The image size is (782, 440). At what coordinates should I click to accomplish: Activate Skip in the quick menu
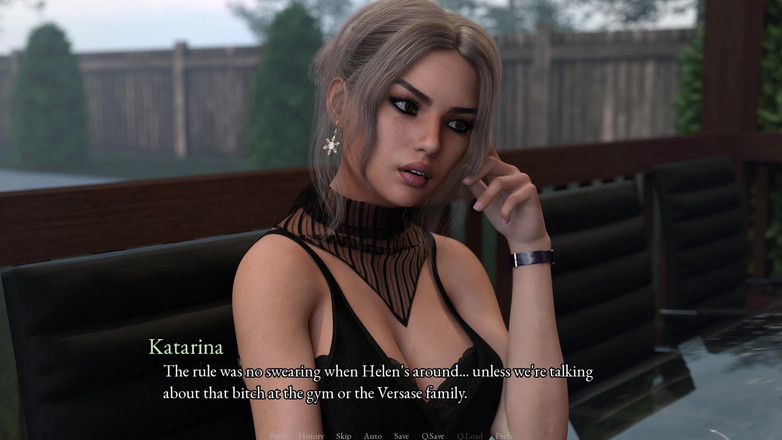tap(343, 436)
